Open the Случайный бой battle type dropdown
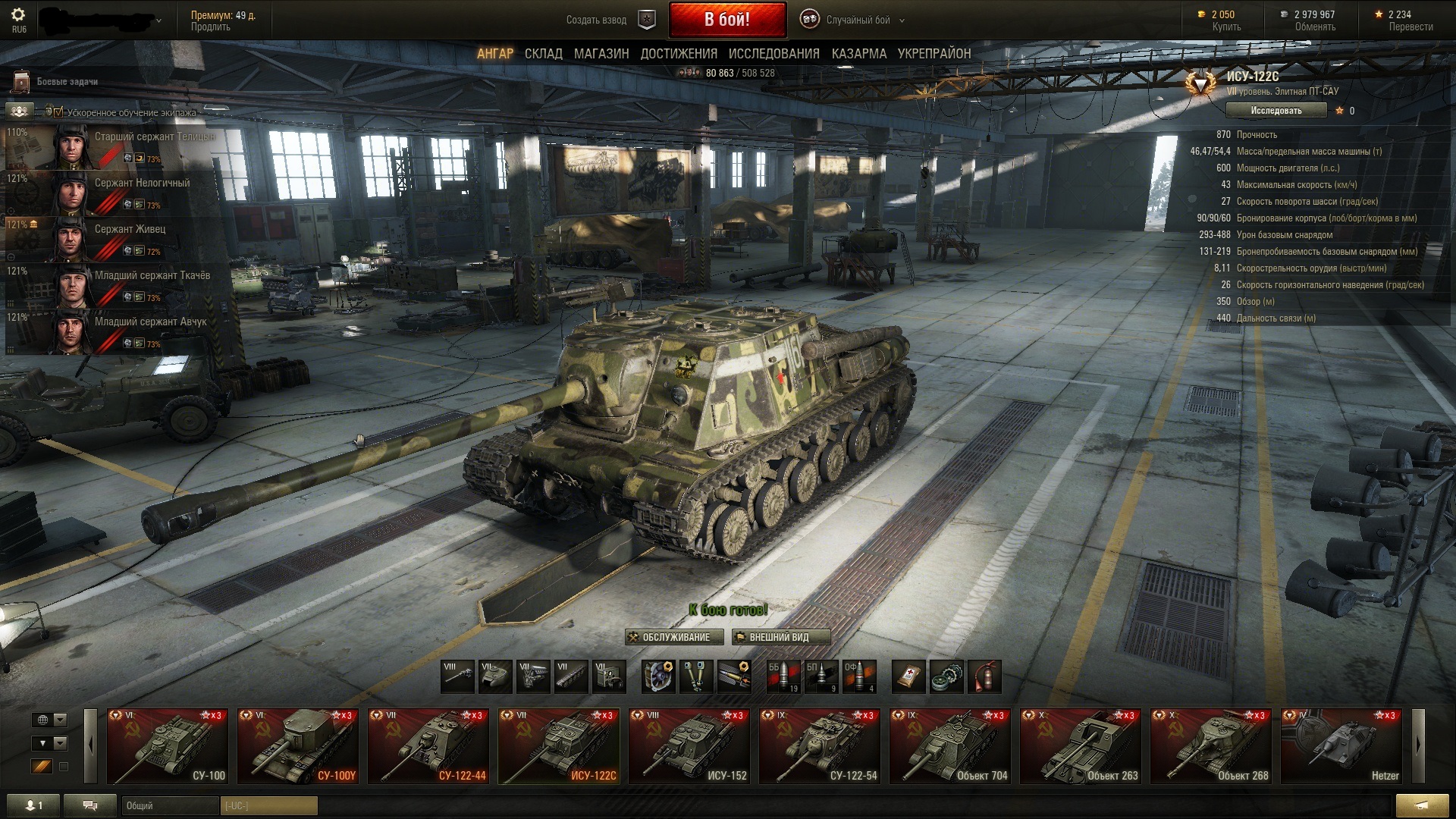 (857, 20)
